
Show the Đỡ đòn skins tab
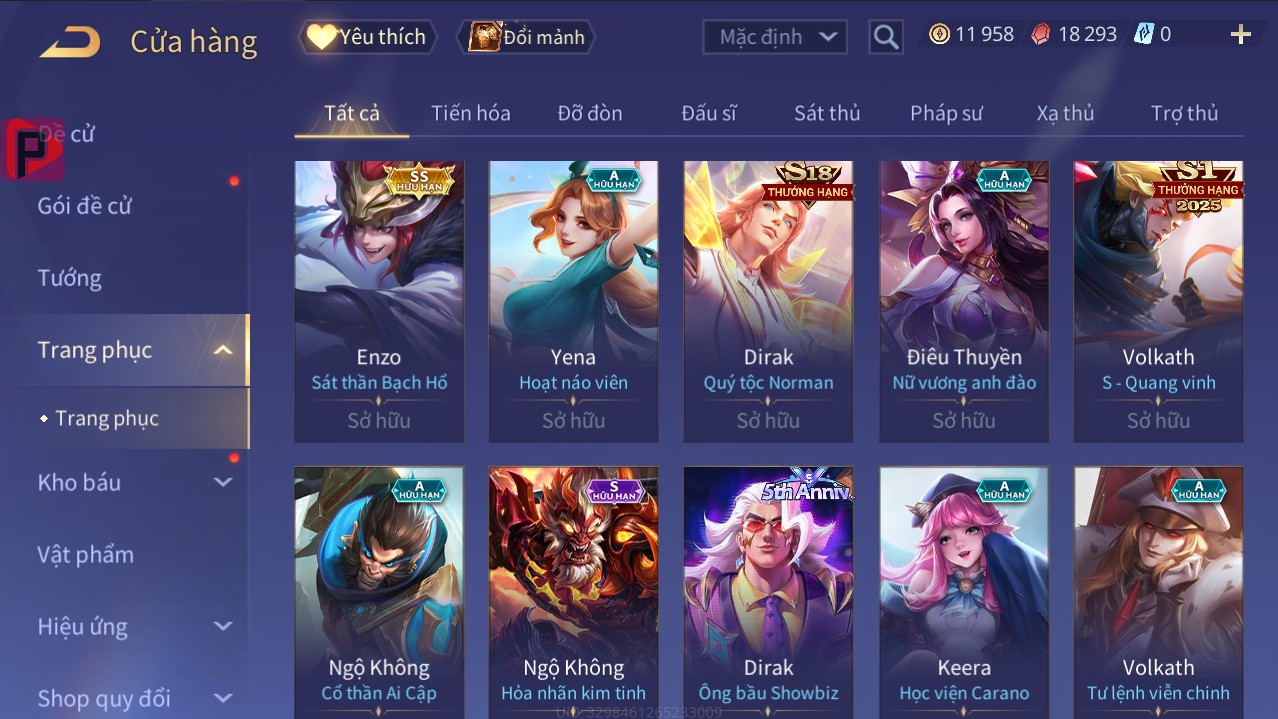tap(590, 113)
